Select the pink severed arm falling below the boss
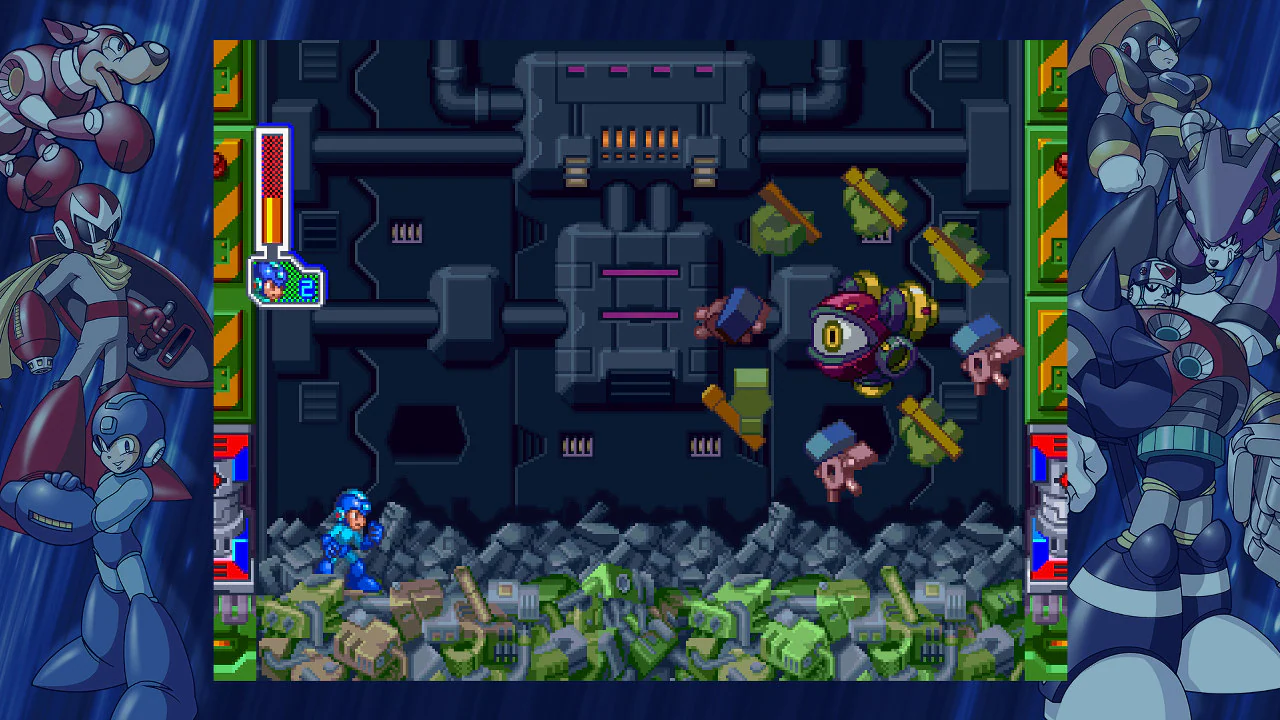Screen dimensions: 1280x720 pyautogui.click(x=840, y=460)
